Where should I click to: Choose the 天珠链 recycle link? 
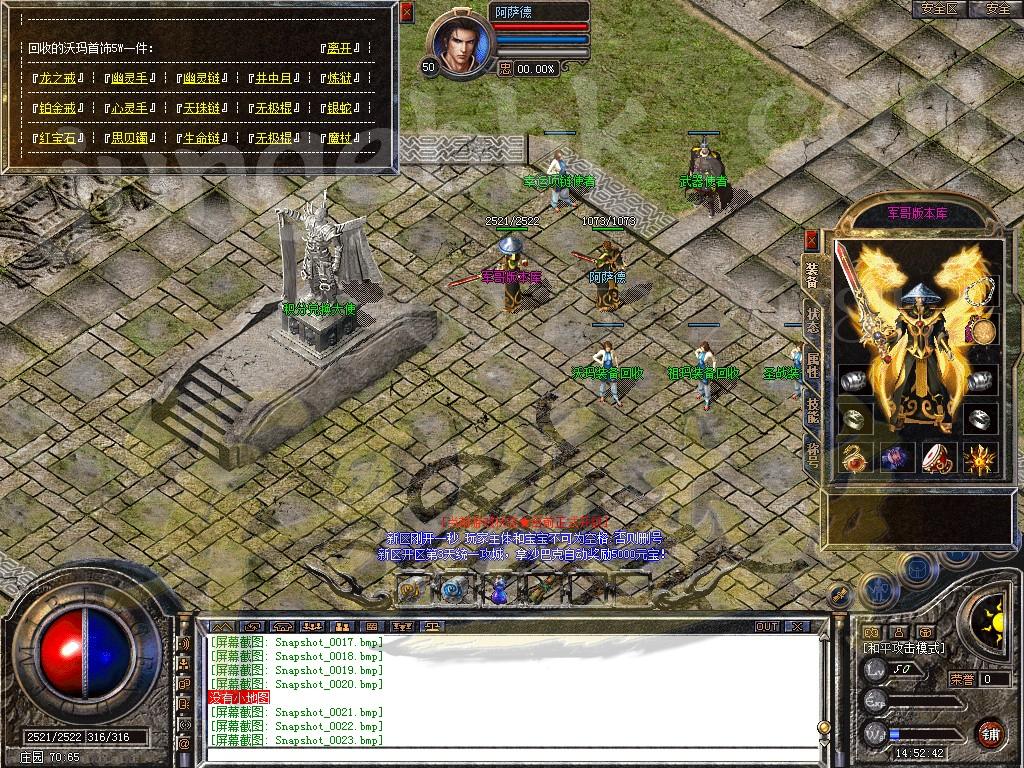(201, 108)
